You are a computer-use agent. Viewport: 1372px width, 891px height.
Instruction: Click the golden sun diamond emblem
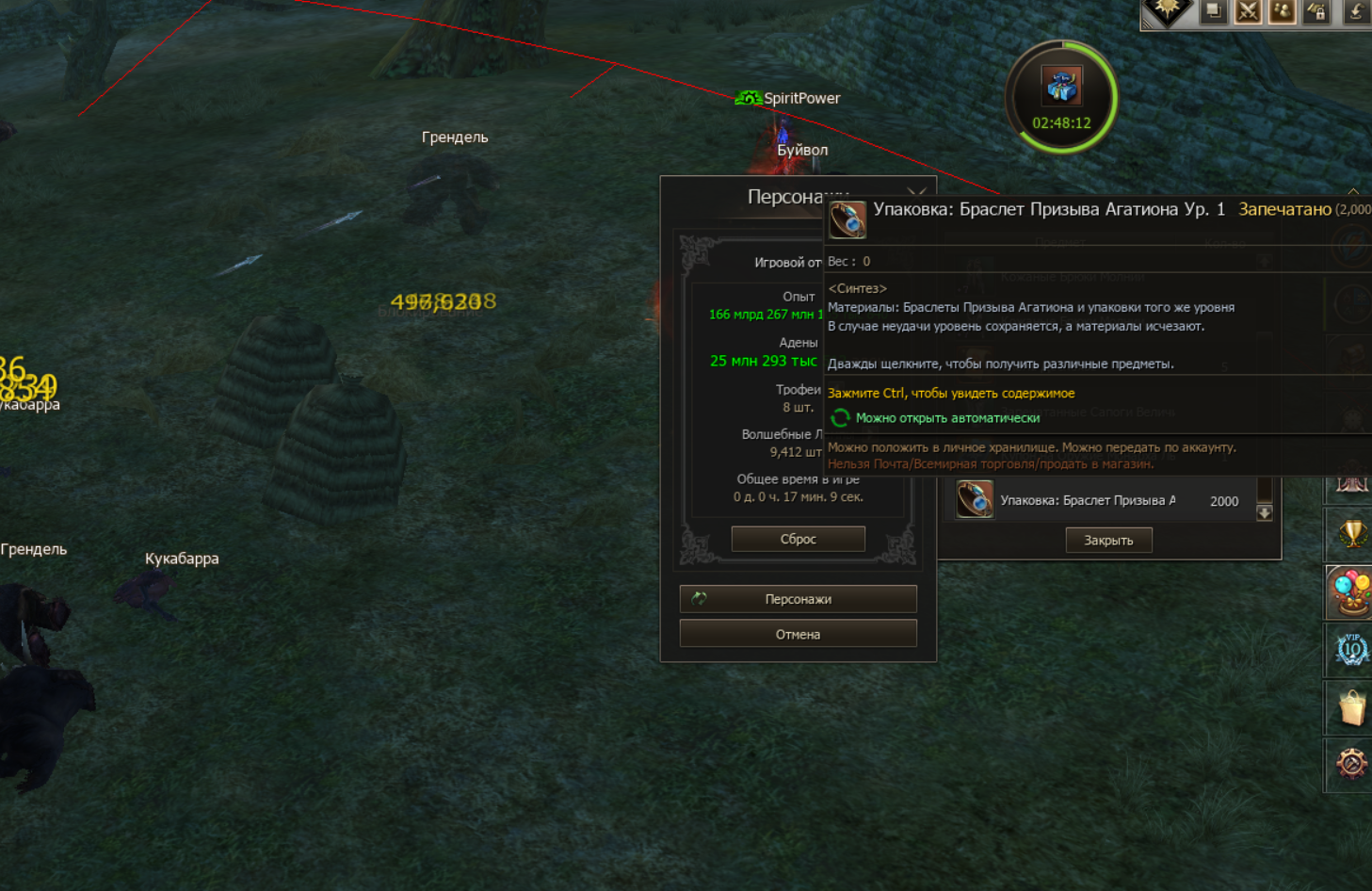pos(1168,9)
